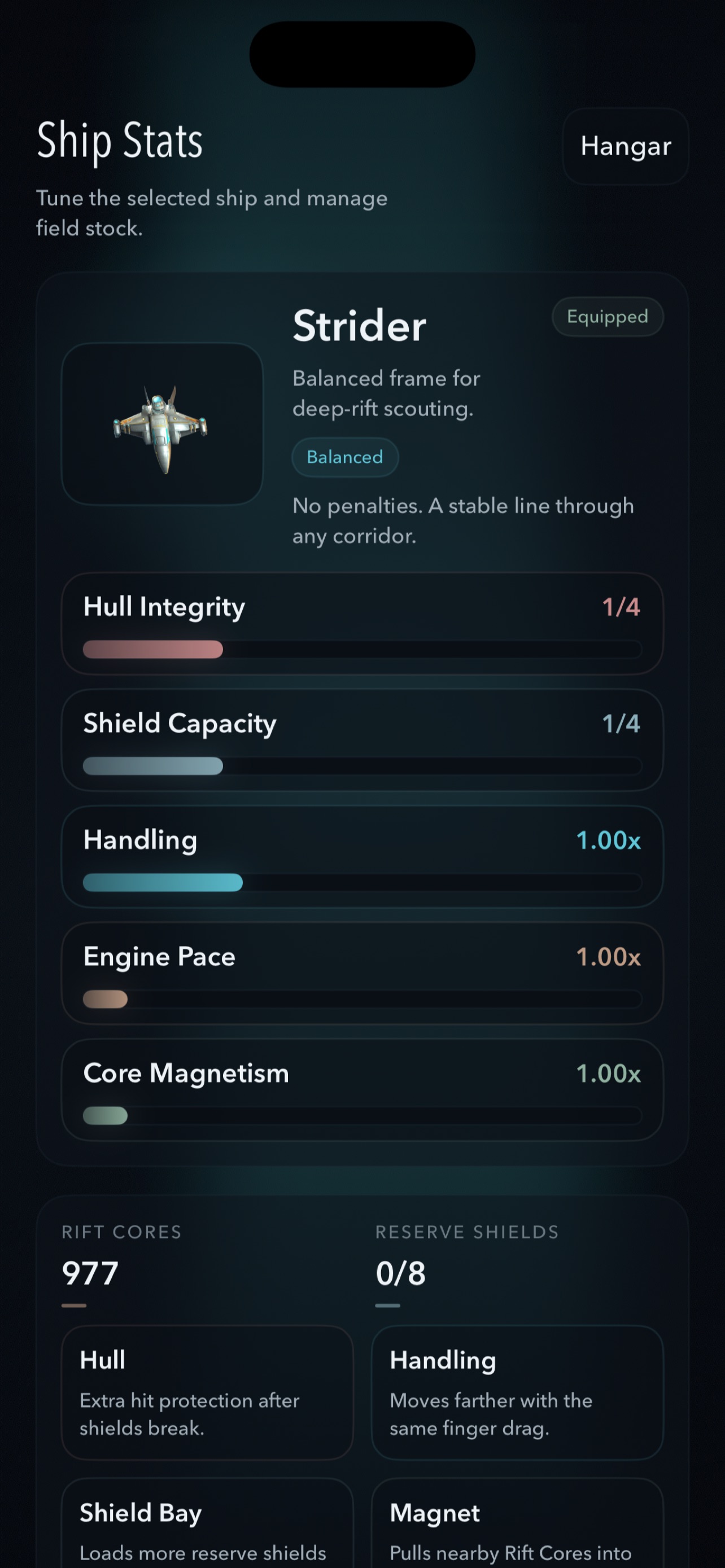
Task: Click the Reserve Shields 0/8 indicator
Action: pos(401,1272)
